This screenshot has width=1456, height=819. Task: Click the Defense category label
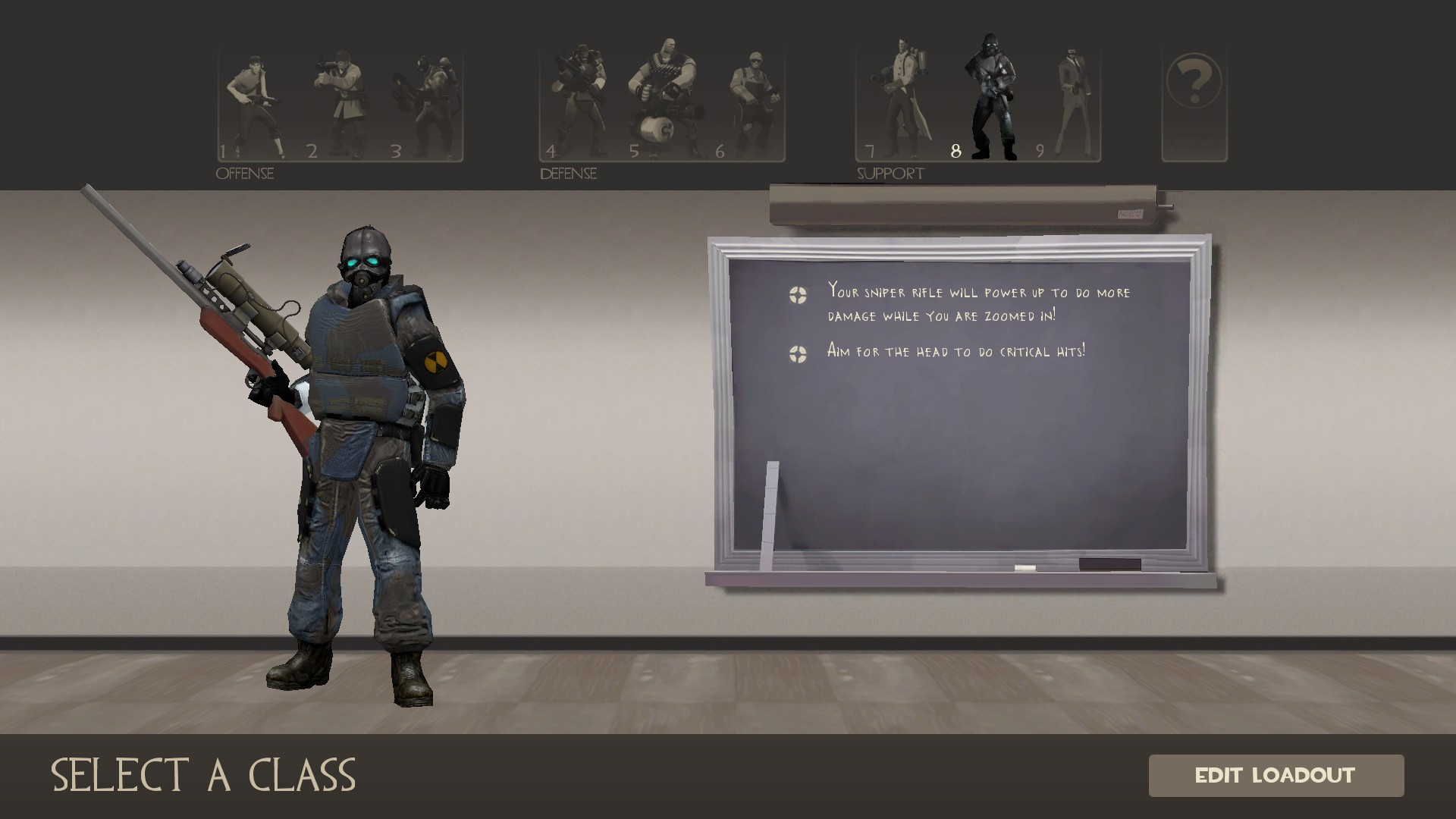click(x=567, y=174)
